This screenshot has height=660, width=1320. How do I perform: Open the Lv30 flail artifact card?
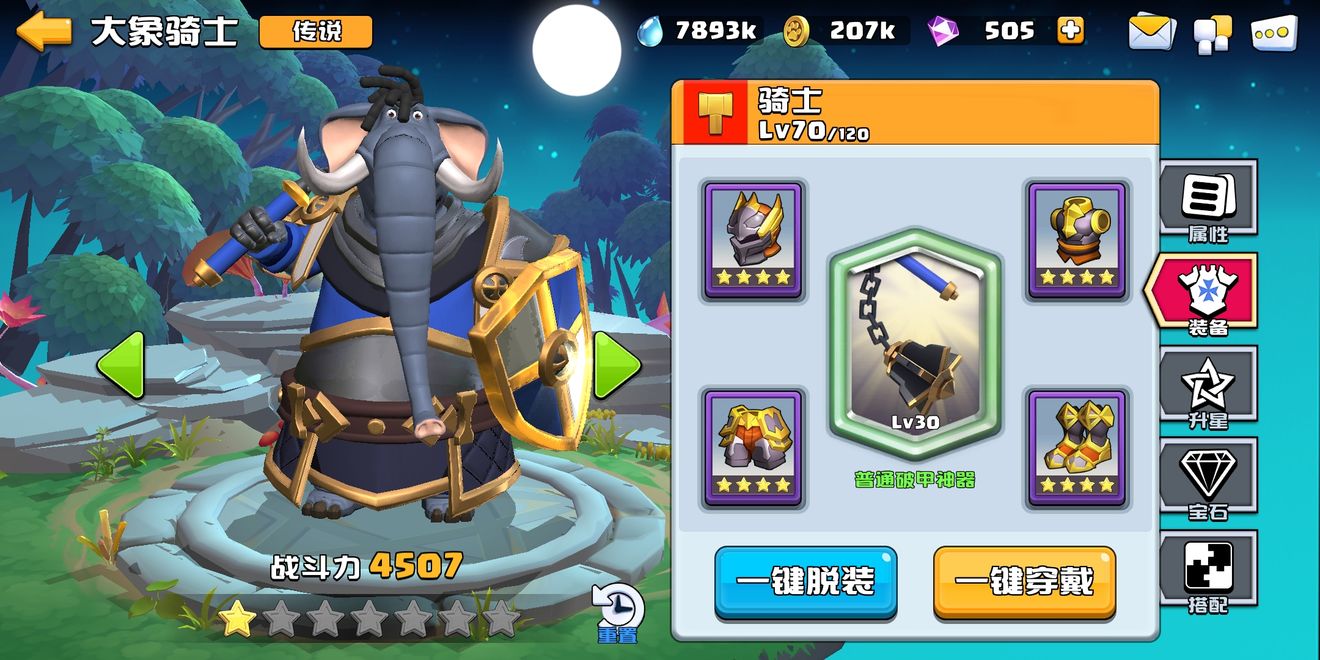pyautogui.click(x=915, y=345)
